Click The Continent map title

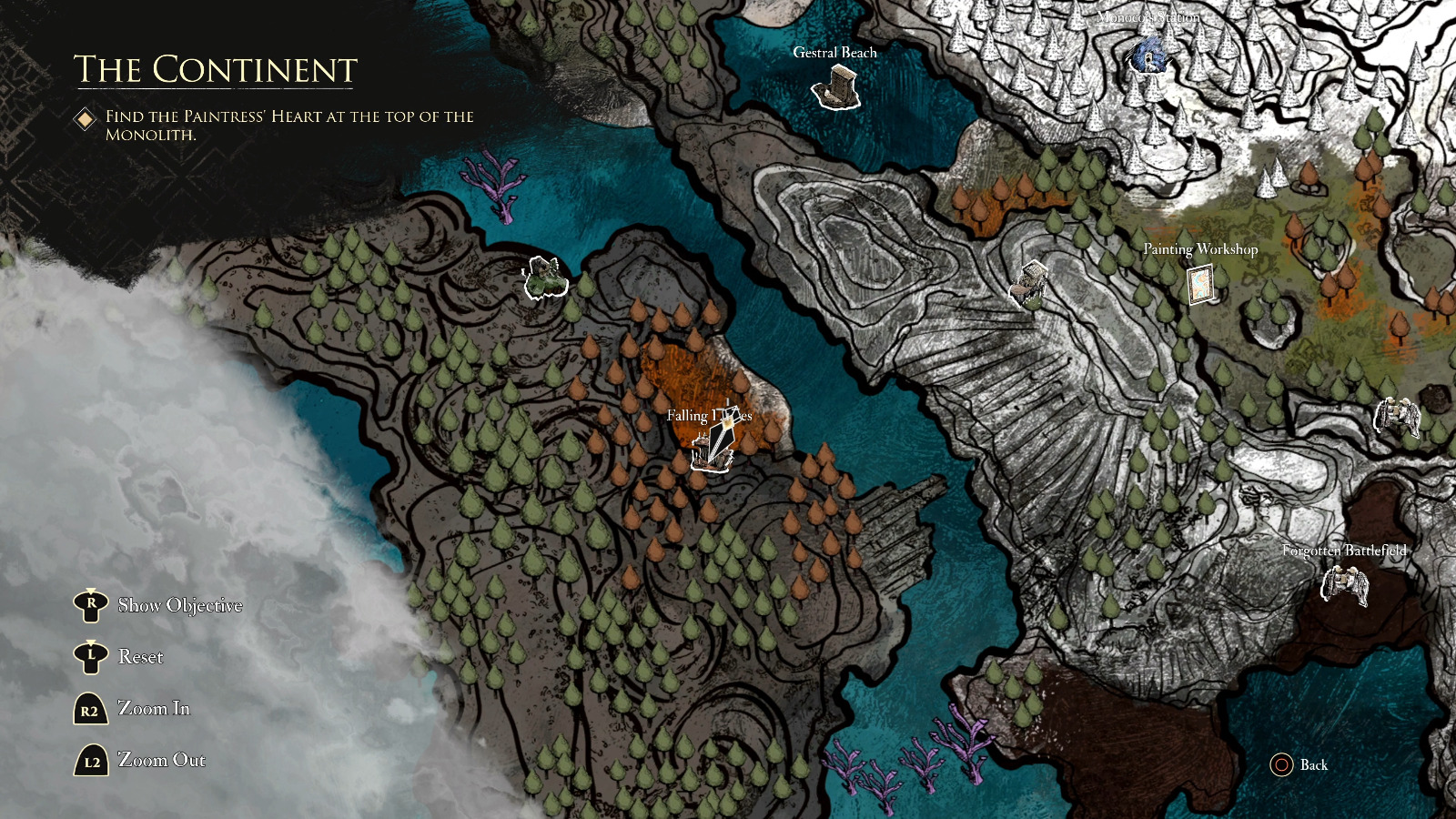tap(215, 67)
